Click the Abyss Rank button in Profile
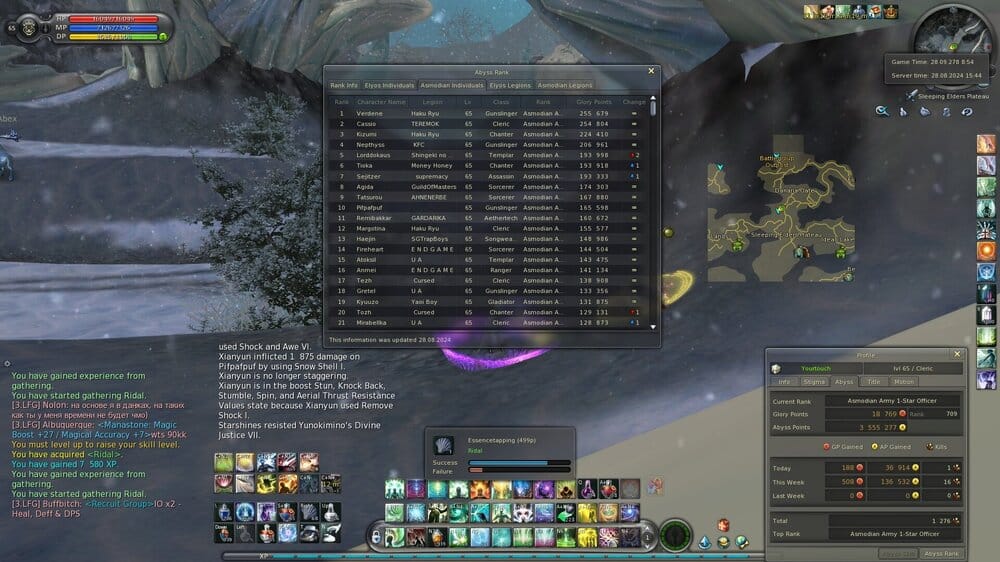The height and width of the screenshot is (562, 1000). click(941, 553)
